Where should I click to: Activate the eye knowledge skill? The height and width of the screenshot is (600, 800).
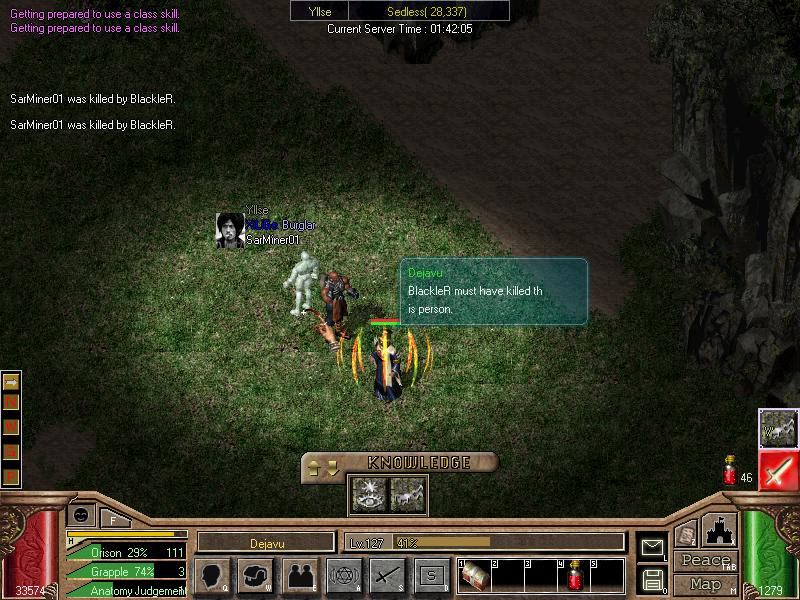pos(365,492)
